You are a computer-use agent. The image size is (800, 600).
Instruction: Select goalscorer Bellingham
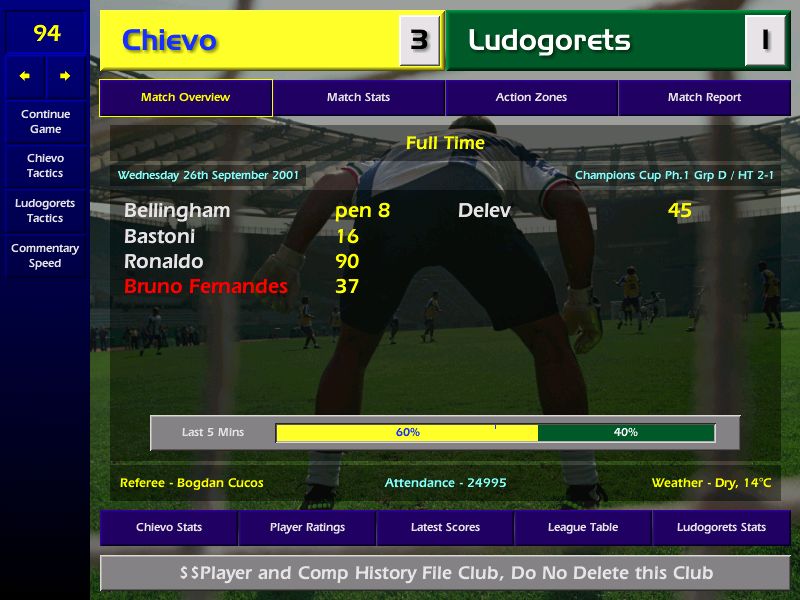pyautogui.click(x=177, y=211)
